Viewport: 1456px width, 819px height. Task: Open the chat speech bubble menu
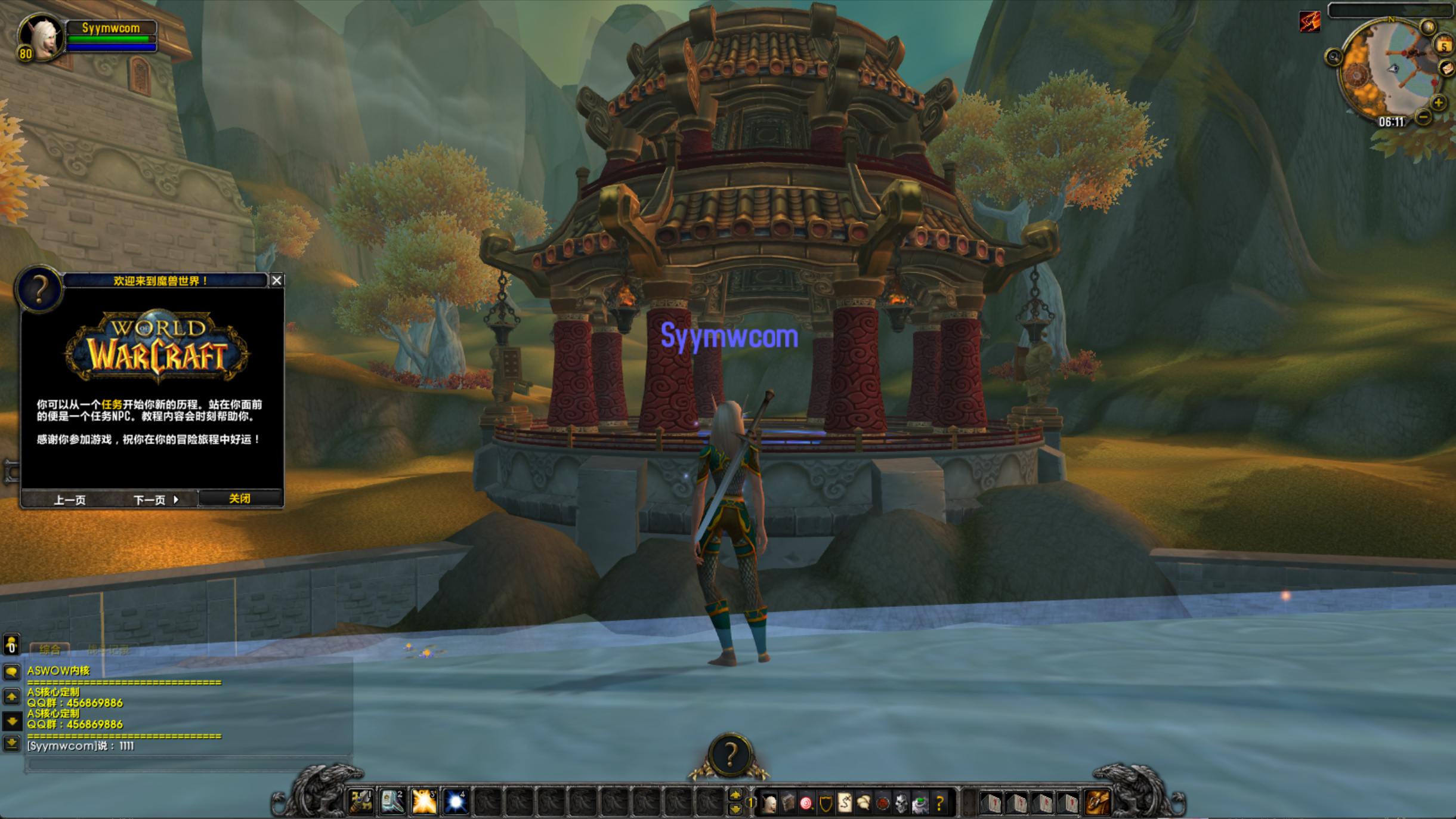point(11,672)
